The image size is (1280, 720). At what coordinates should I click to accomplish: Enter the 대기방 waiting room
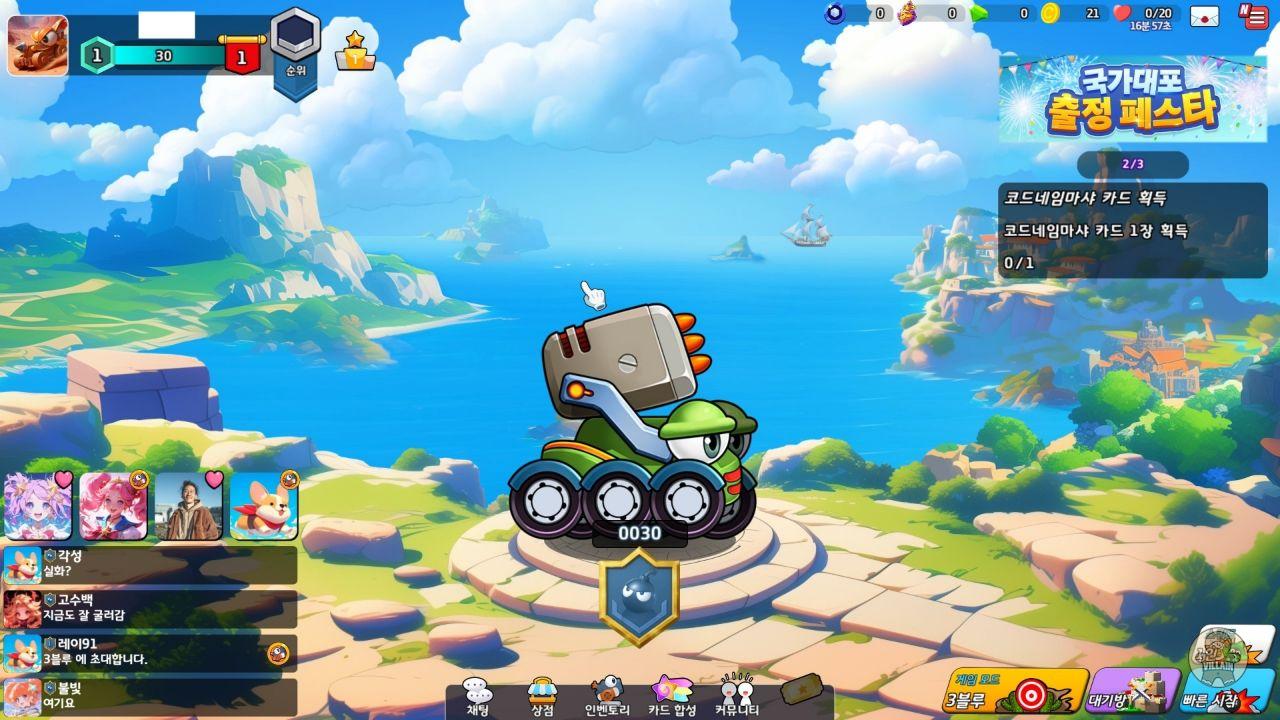pyautogui.click(x=1132, y=690)
